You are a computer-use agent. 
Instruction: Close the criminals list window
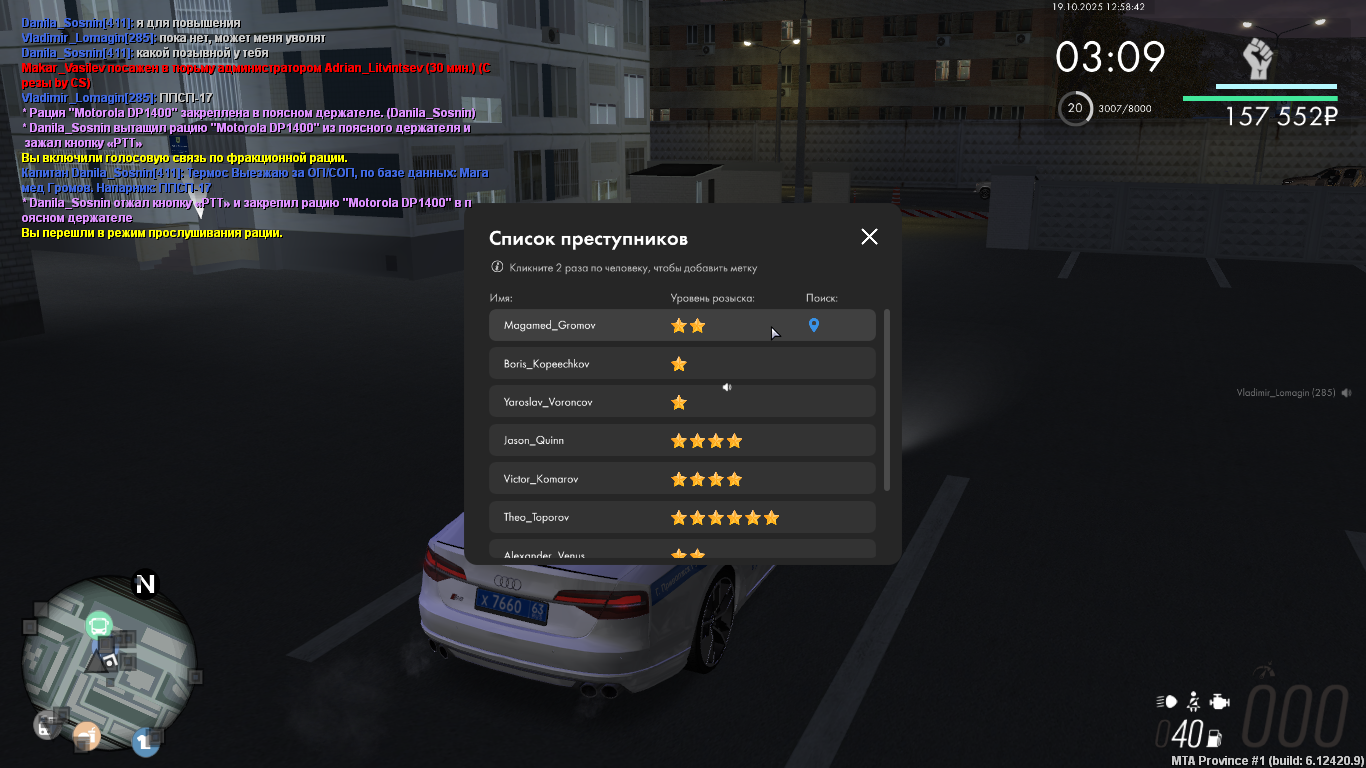click(x=869, y=237)
